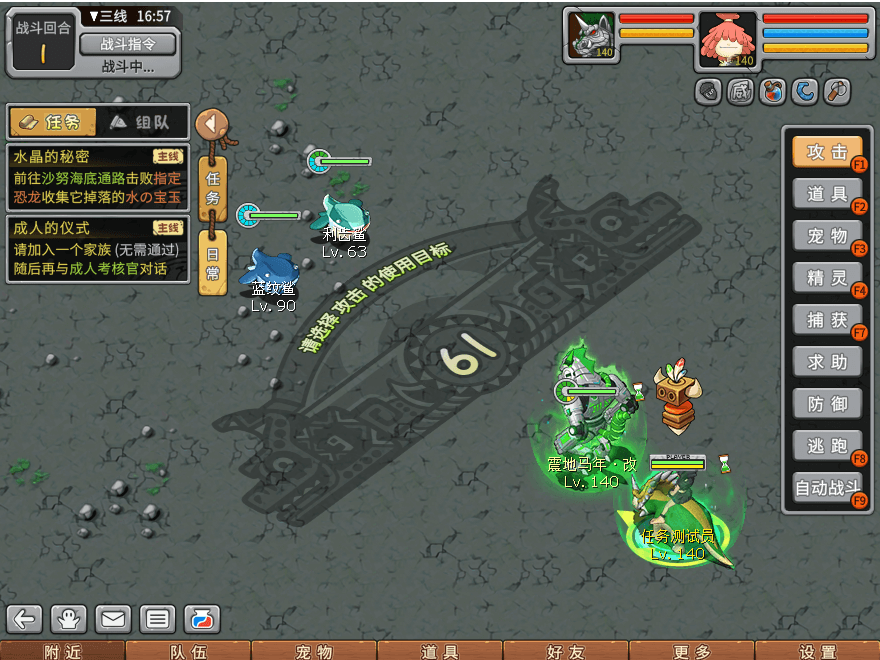This screenshot has width=880, height=660.
Task: Open the mail envelope icon
Action: (x=113, y=619)
